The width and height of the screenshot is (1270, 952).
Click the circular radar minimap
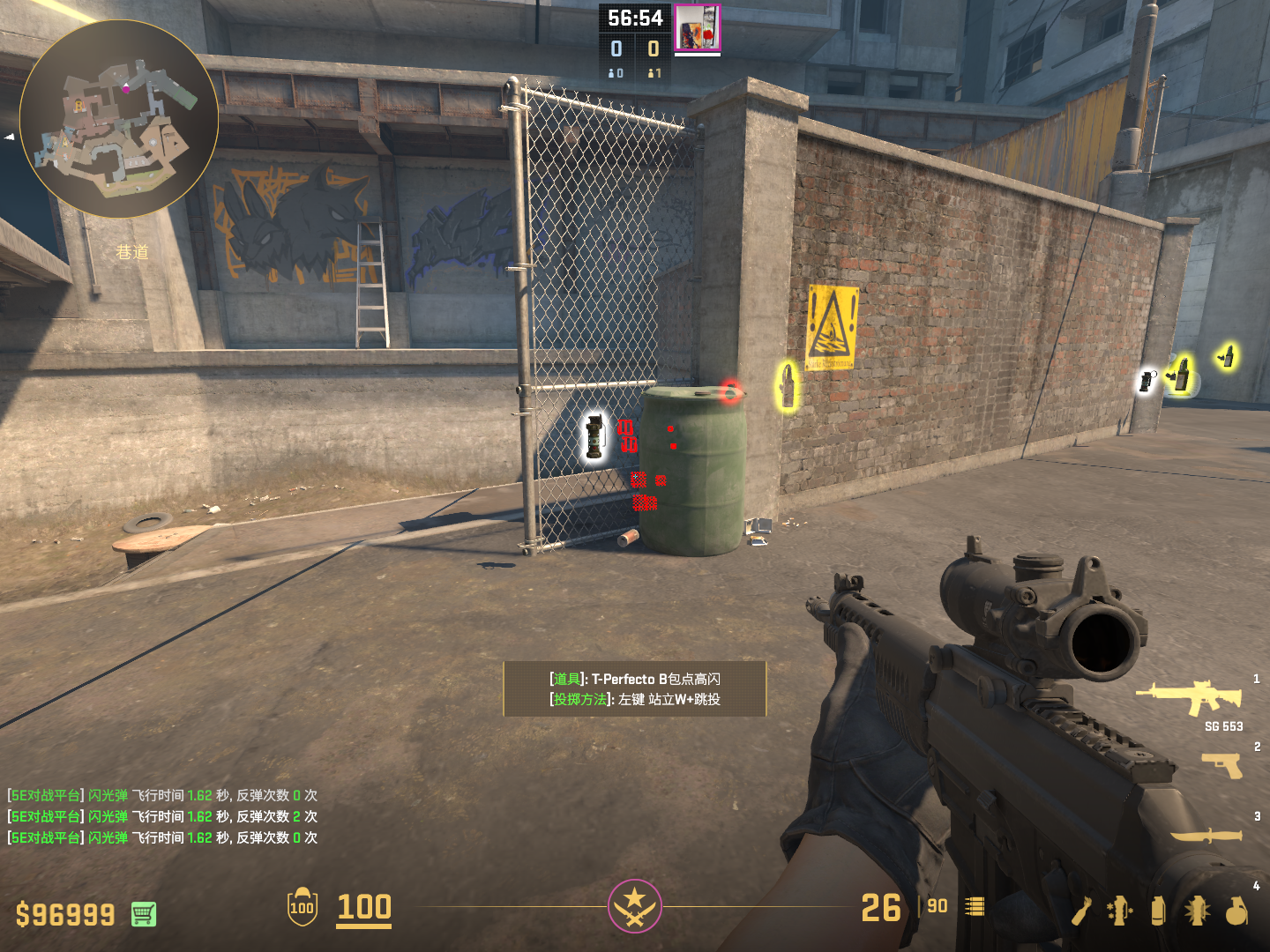point(119,119)
